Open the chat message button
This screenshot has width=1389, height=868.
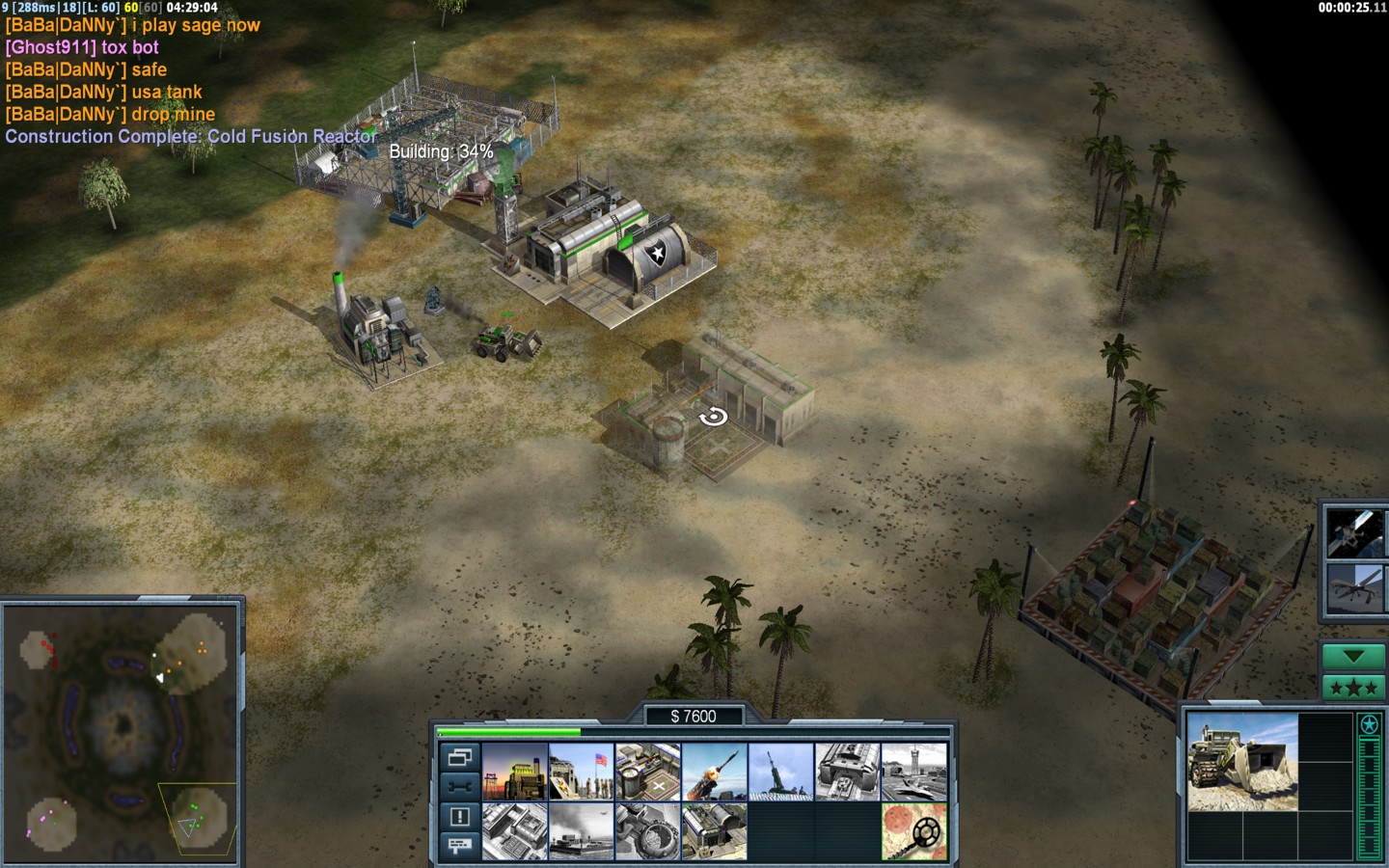tap(459, 846)
